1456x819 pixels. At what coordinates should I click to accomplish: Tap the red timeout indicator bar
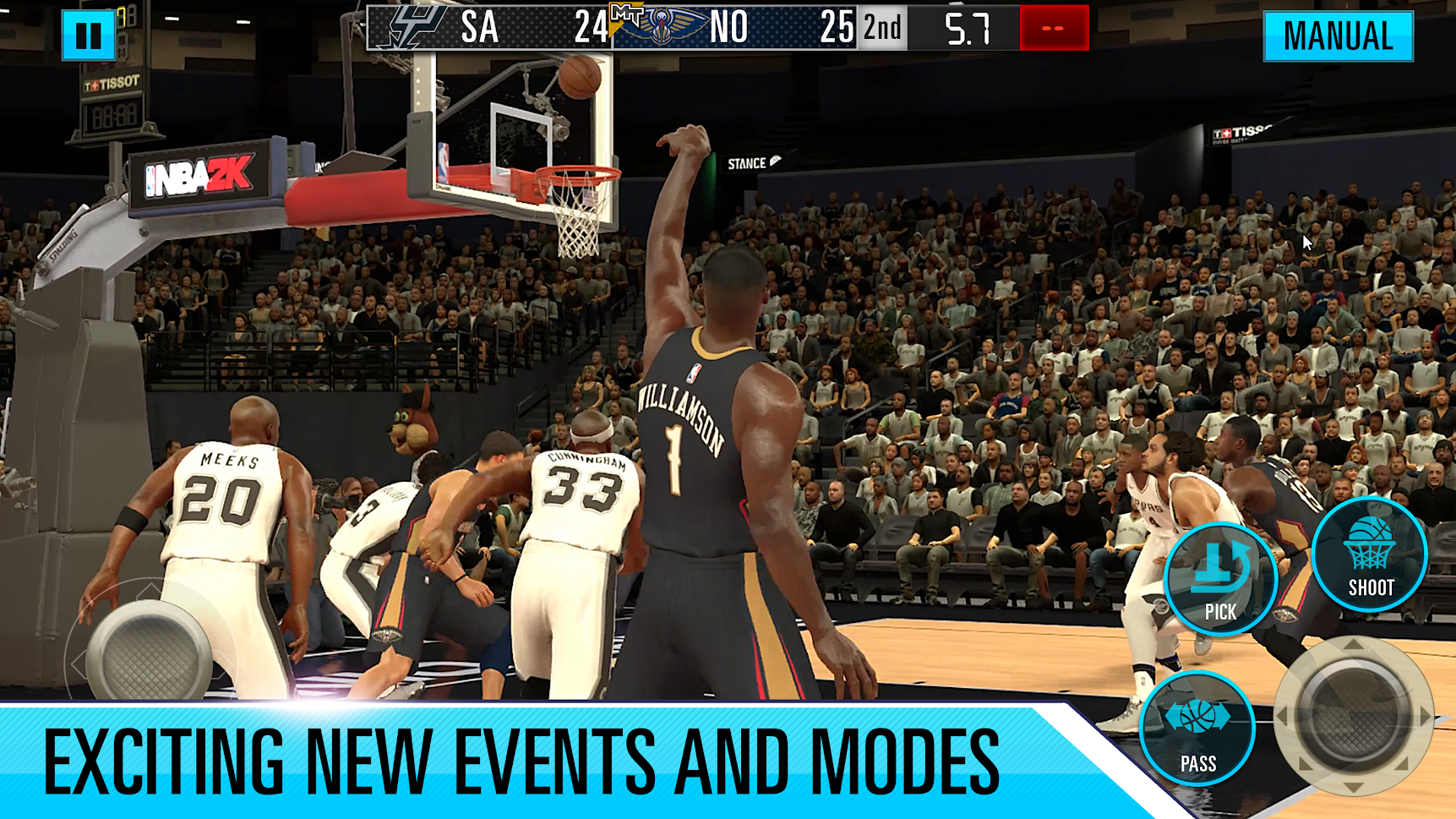pos(1053,26)
